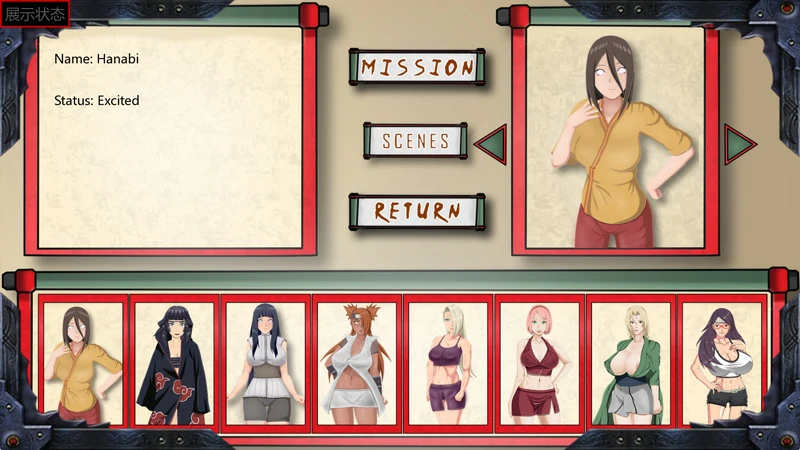Open the Mission menu
Image resolution: width=800 pixels, height=450 pixels.
(417, 68)
